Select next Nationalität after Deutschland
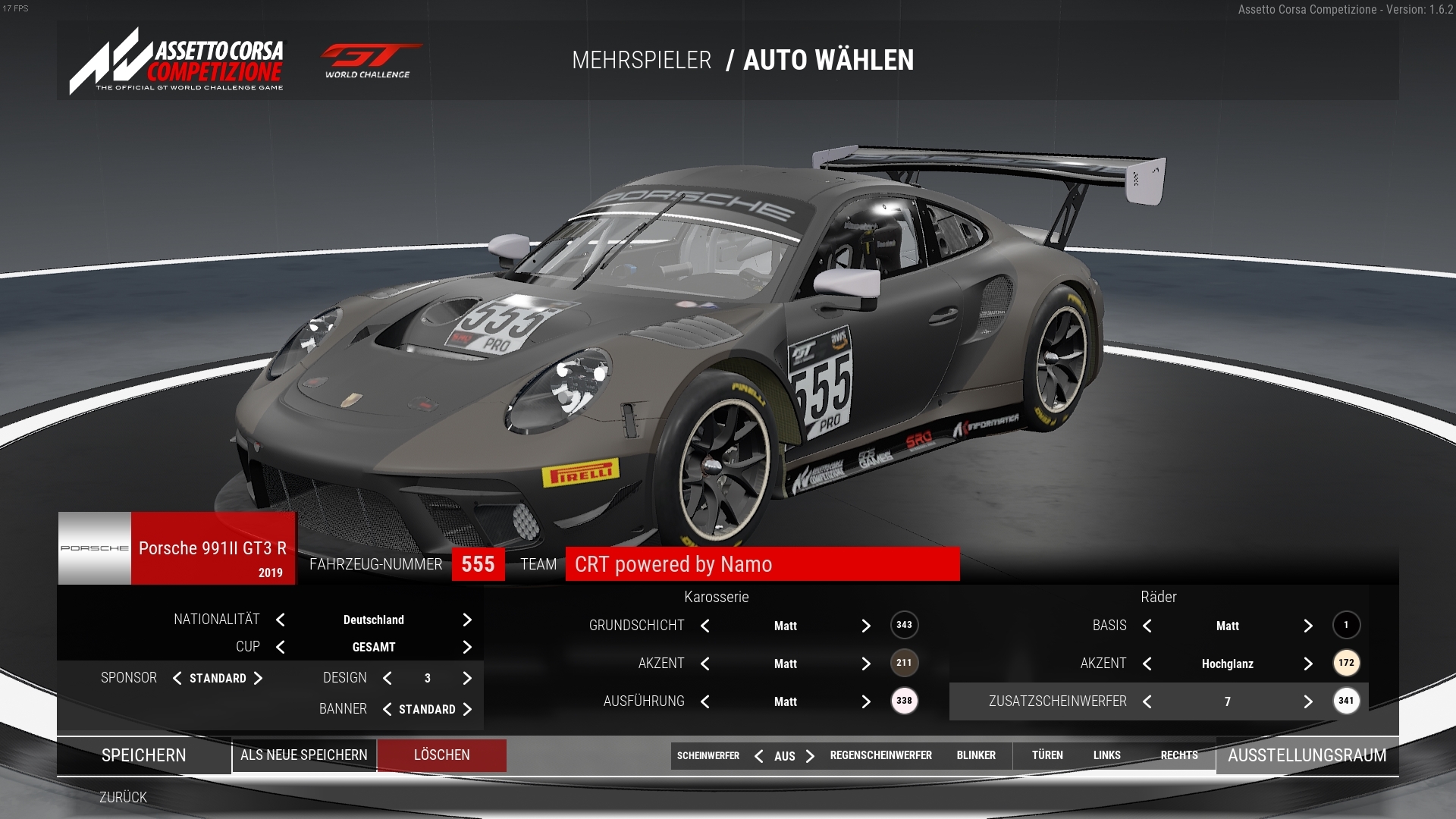 (x=467, y=620)
